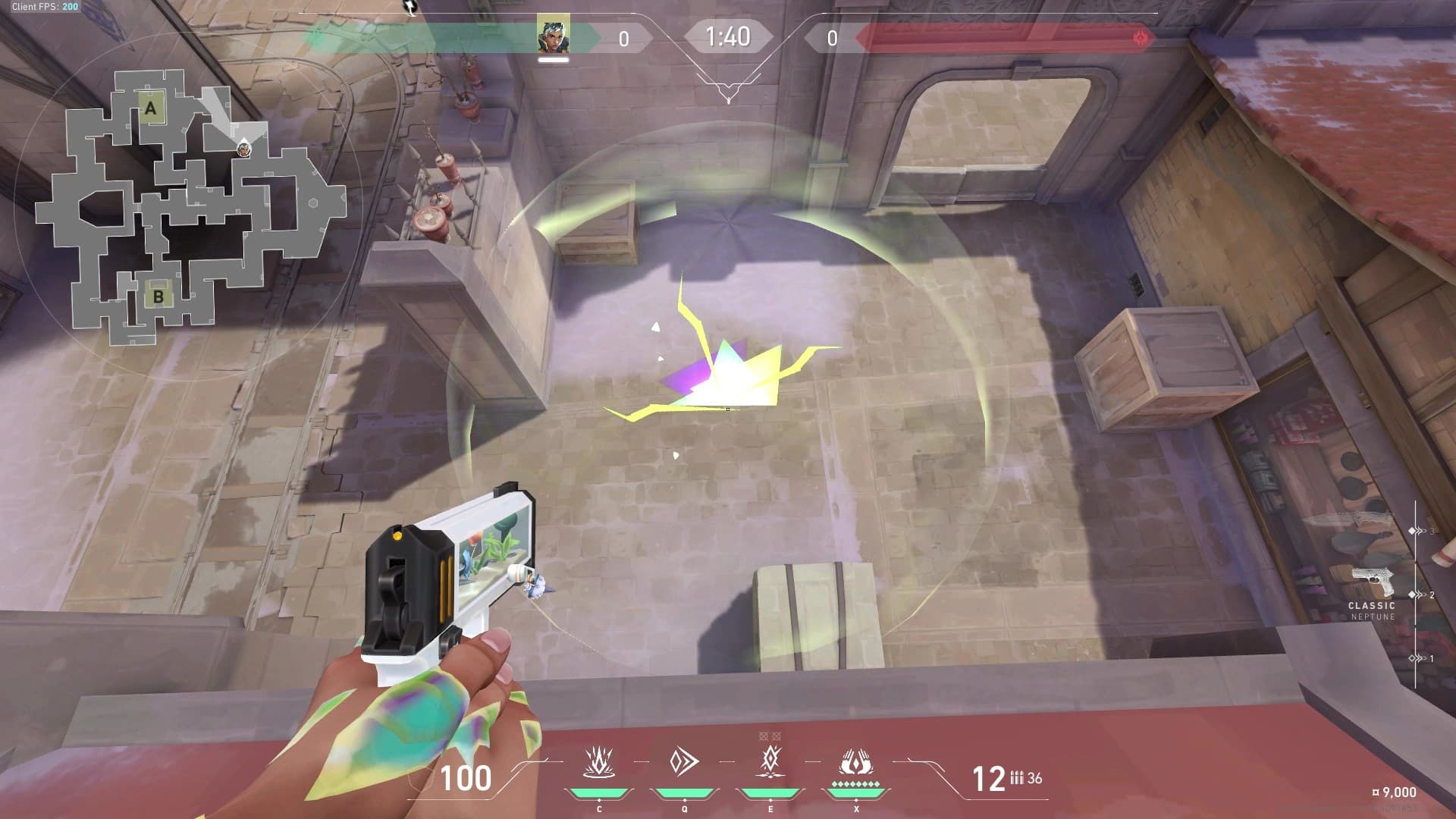Image resolution: width=1456 pixels, height=819 pixels.
Task: Activate the X ultimate with the two-hands icon
Action: tap(856, 763)
